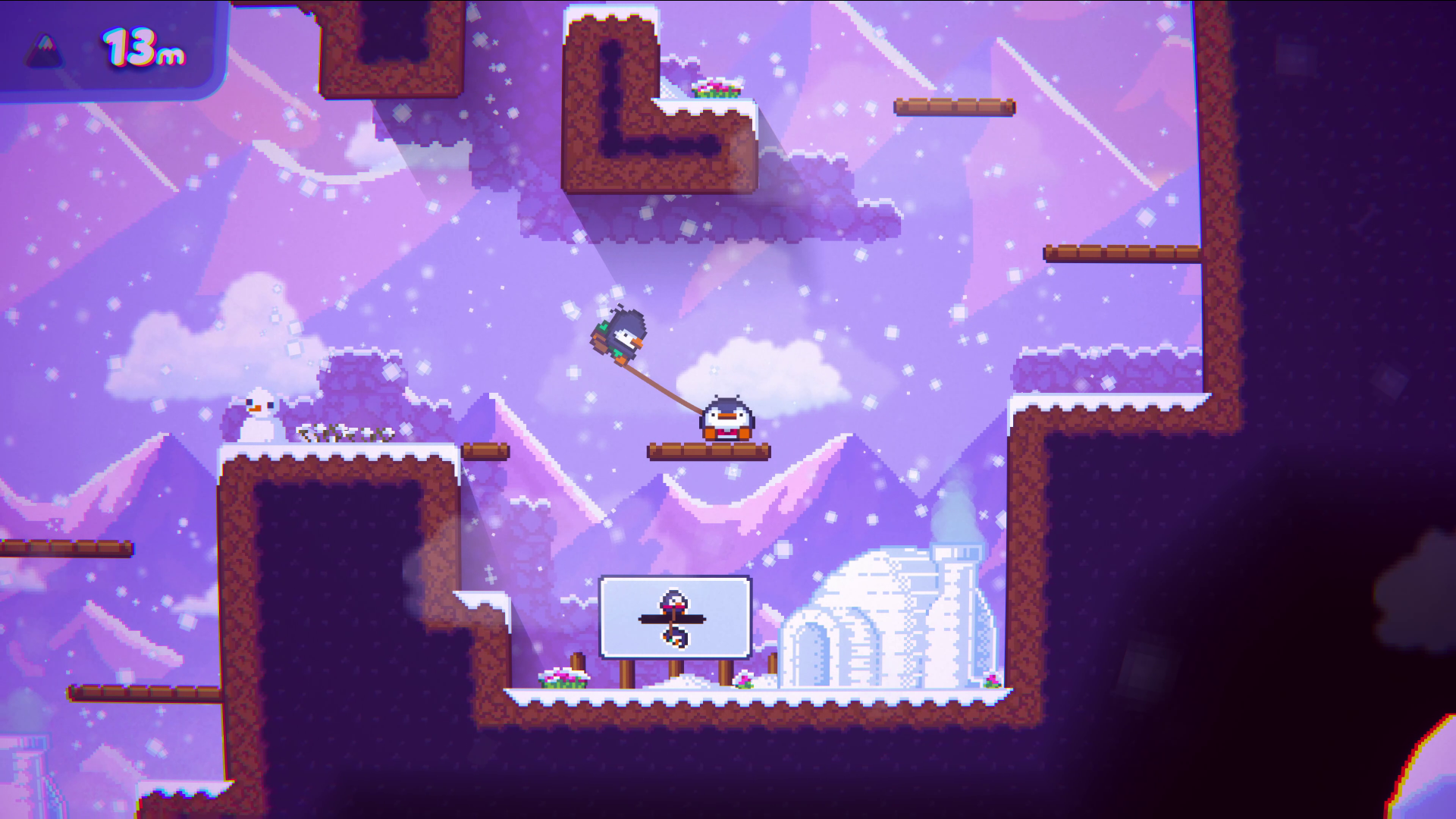Click the dry bush beside the snowman
The width and height of the screenshot is (1456, 819).
pyautogui.click(x=341, y=432)
